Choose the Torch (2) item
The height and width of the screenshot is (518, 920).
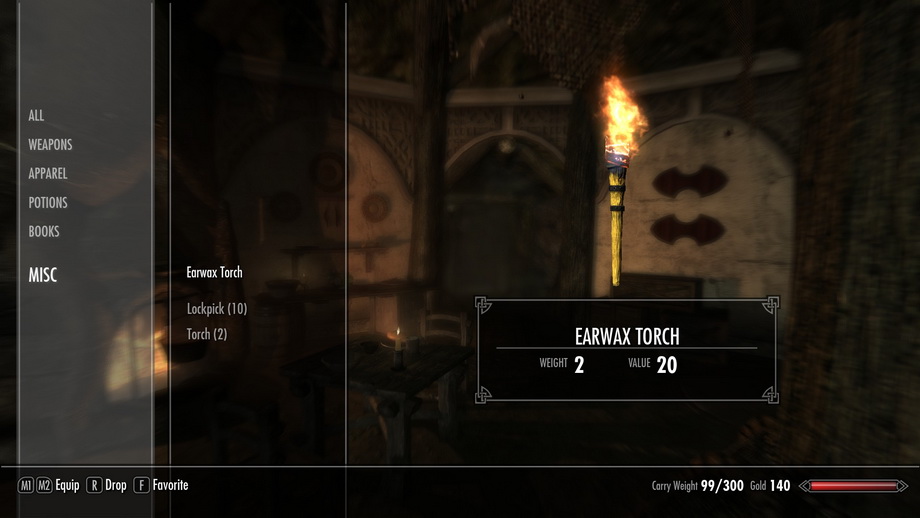coord(207,334)
